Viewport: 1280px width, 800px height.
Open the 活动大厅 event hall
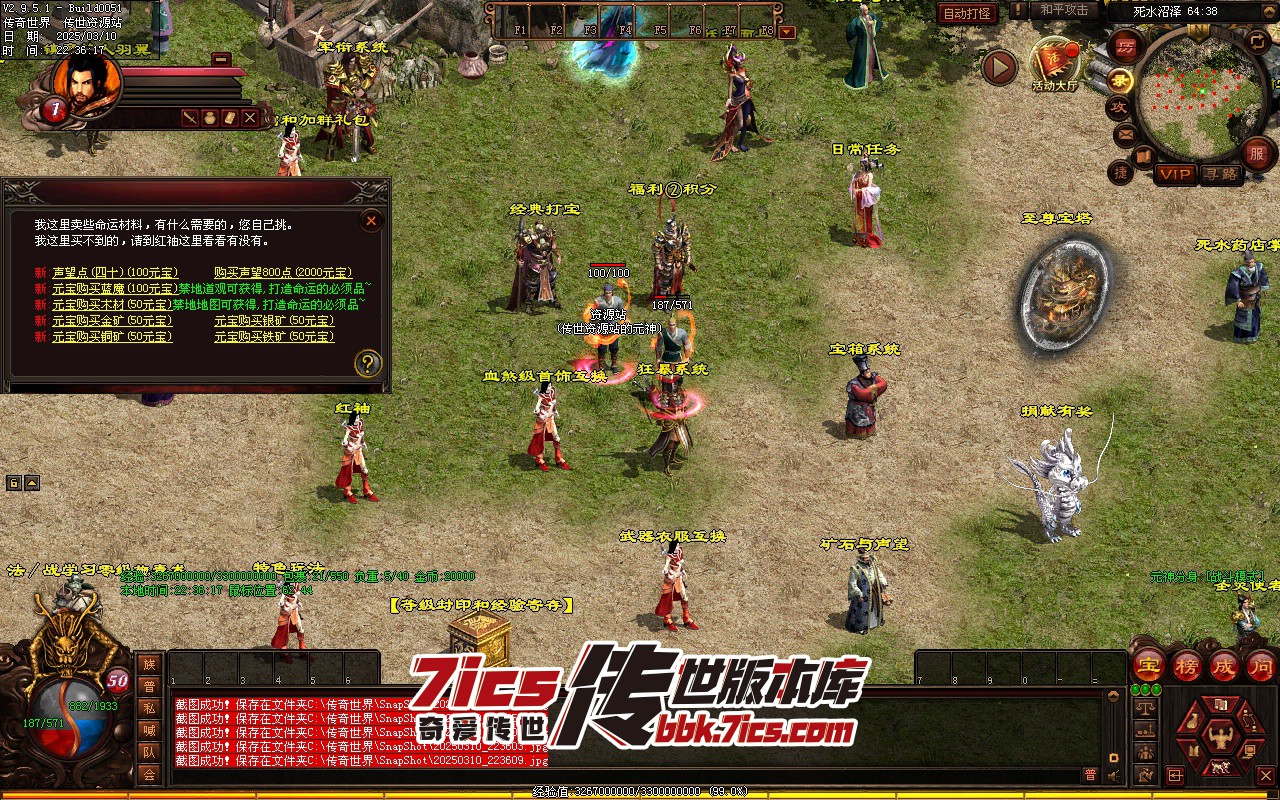1055,65
